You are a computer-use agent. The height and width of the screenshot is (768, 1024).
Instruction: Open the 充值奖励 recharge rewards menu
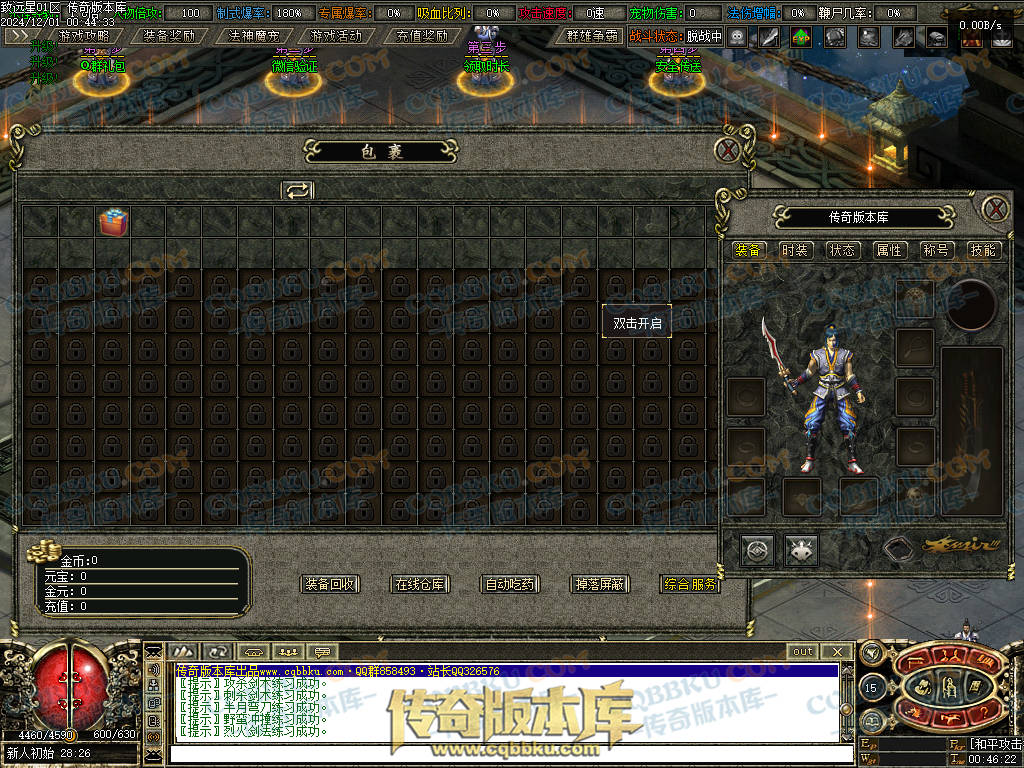click(x=421, y=36)
